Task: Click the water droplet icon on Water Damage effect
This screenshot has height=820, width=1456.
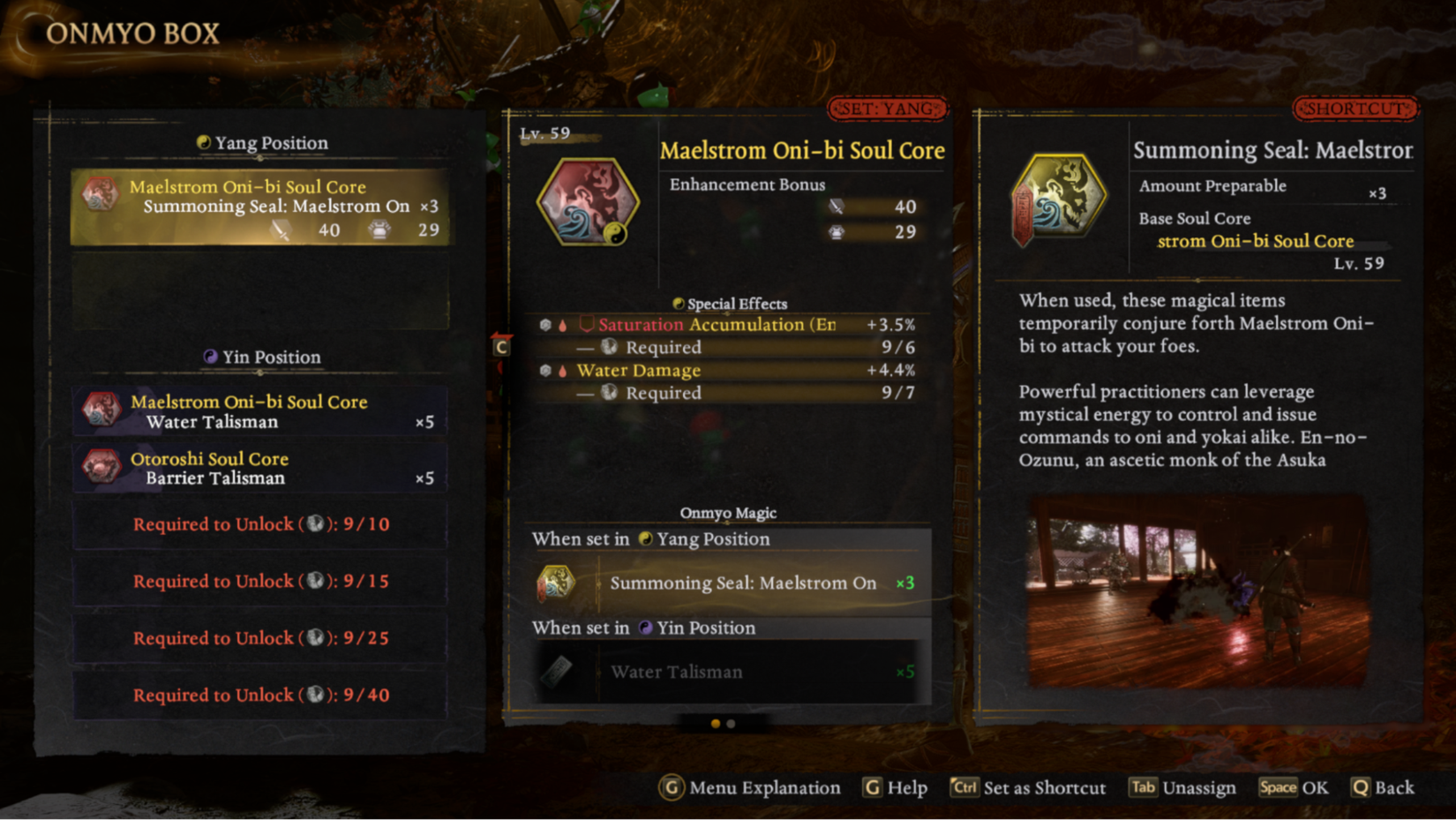Action: click(562, 370)
